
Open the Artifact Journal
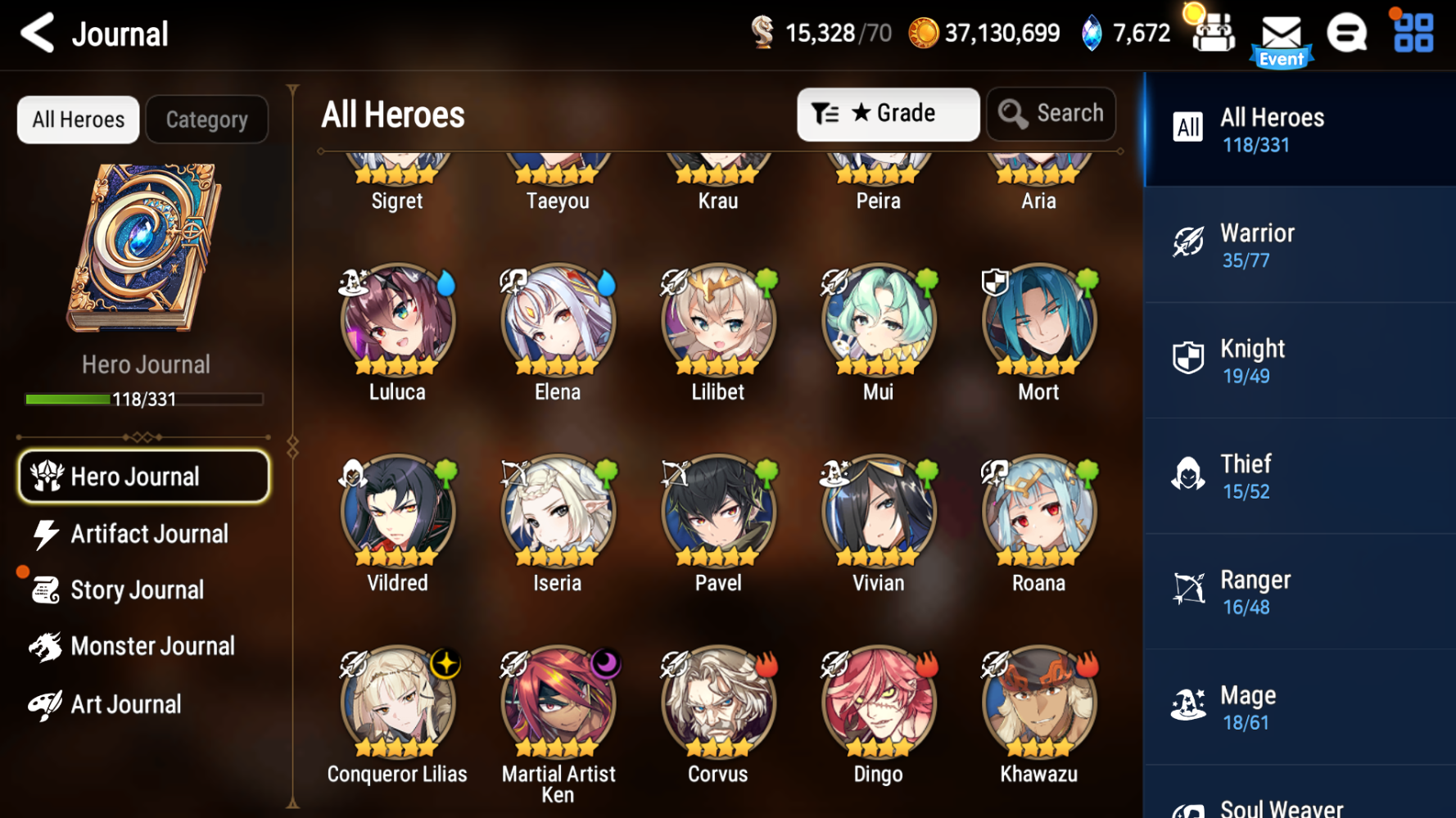tap(148, 533)
